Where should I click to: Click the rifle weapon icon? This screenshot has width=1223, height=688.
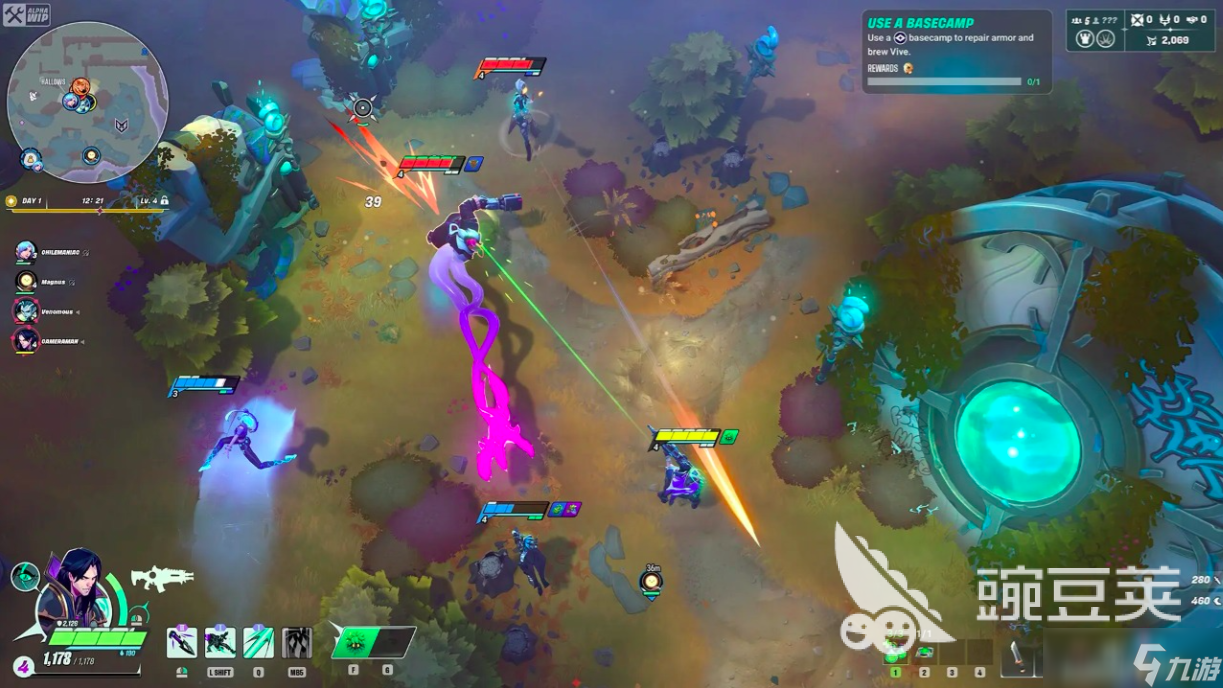point(160,577)
